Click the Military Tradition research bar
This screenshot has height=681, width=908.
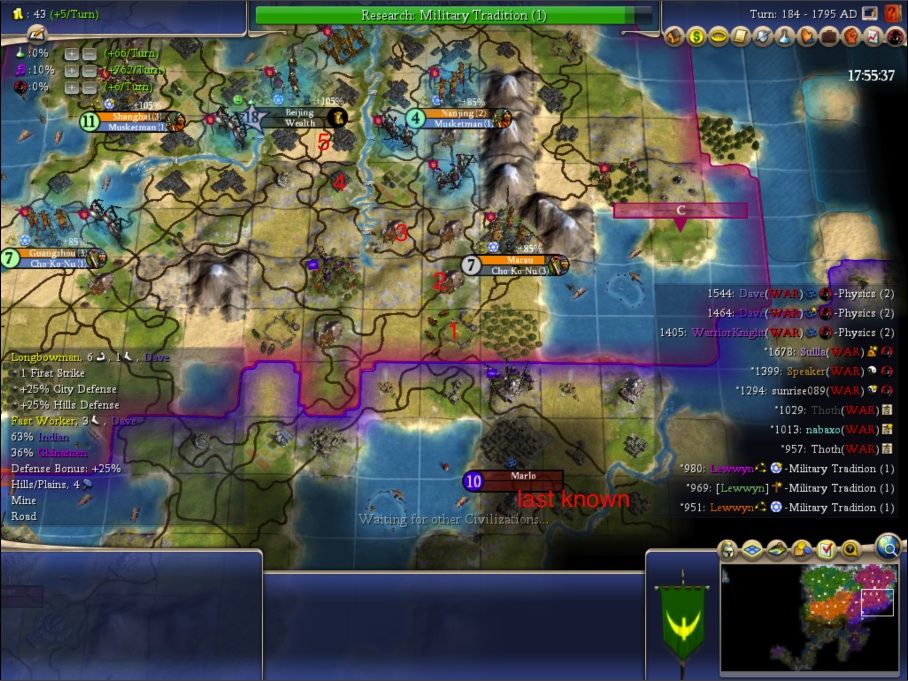pos(453,15)
